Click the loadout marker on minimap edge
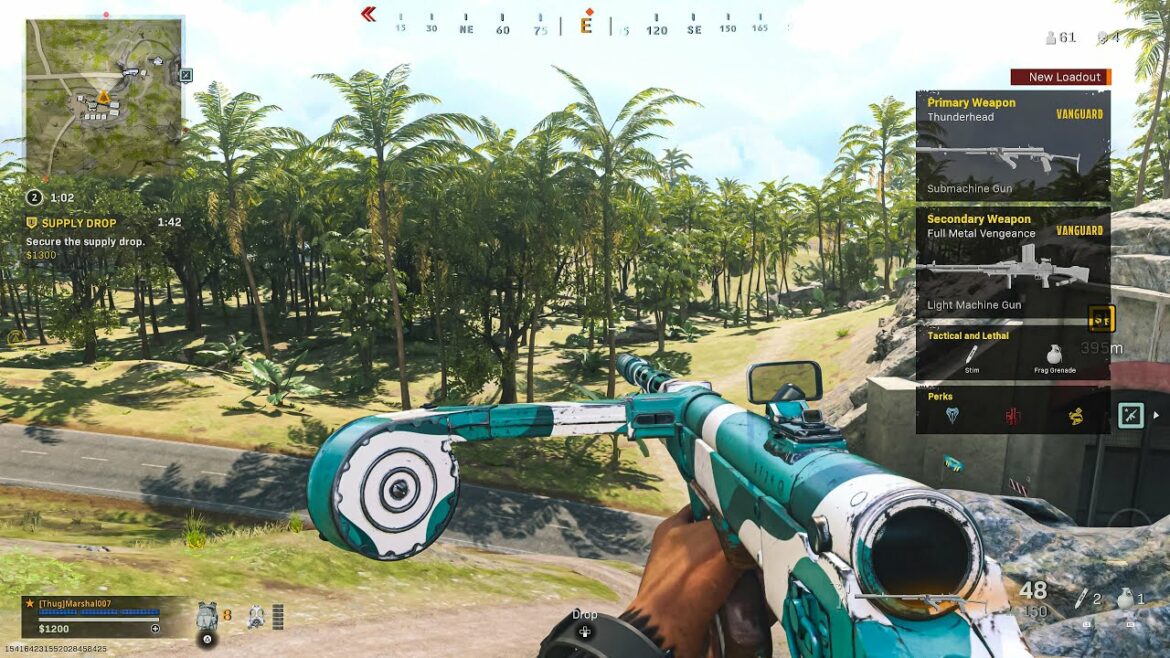The height and width of the screenshot is (658, 1170). [186, 74]
